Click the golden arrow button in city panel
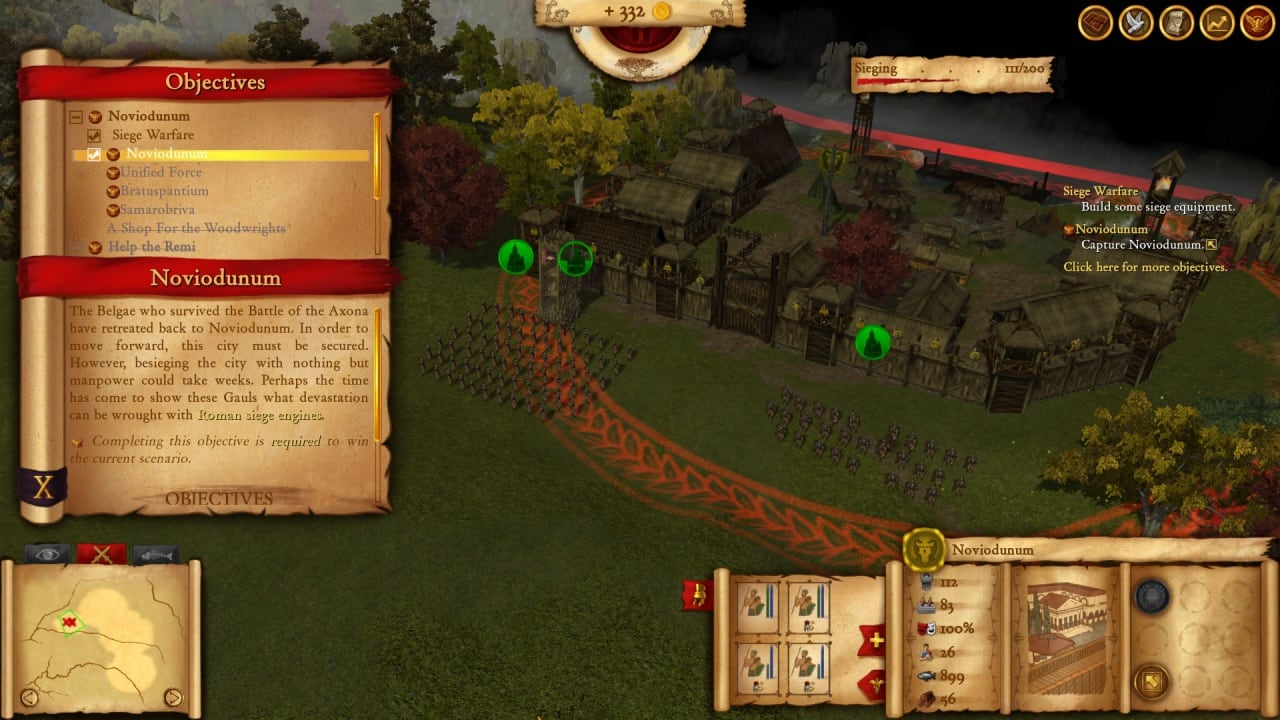This screenshot has height=720, width=1280. pos(1151,681)
